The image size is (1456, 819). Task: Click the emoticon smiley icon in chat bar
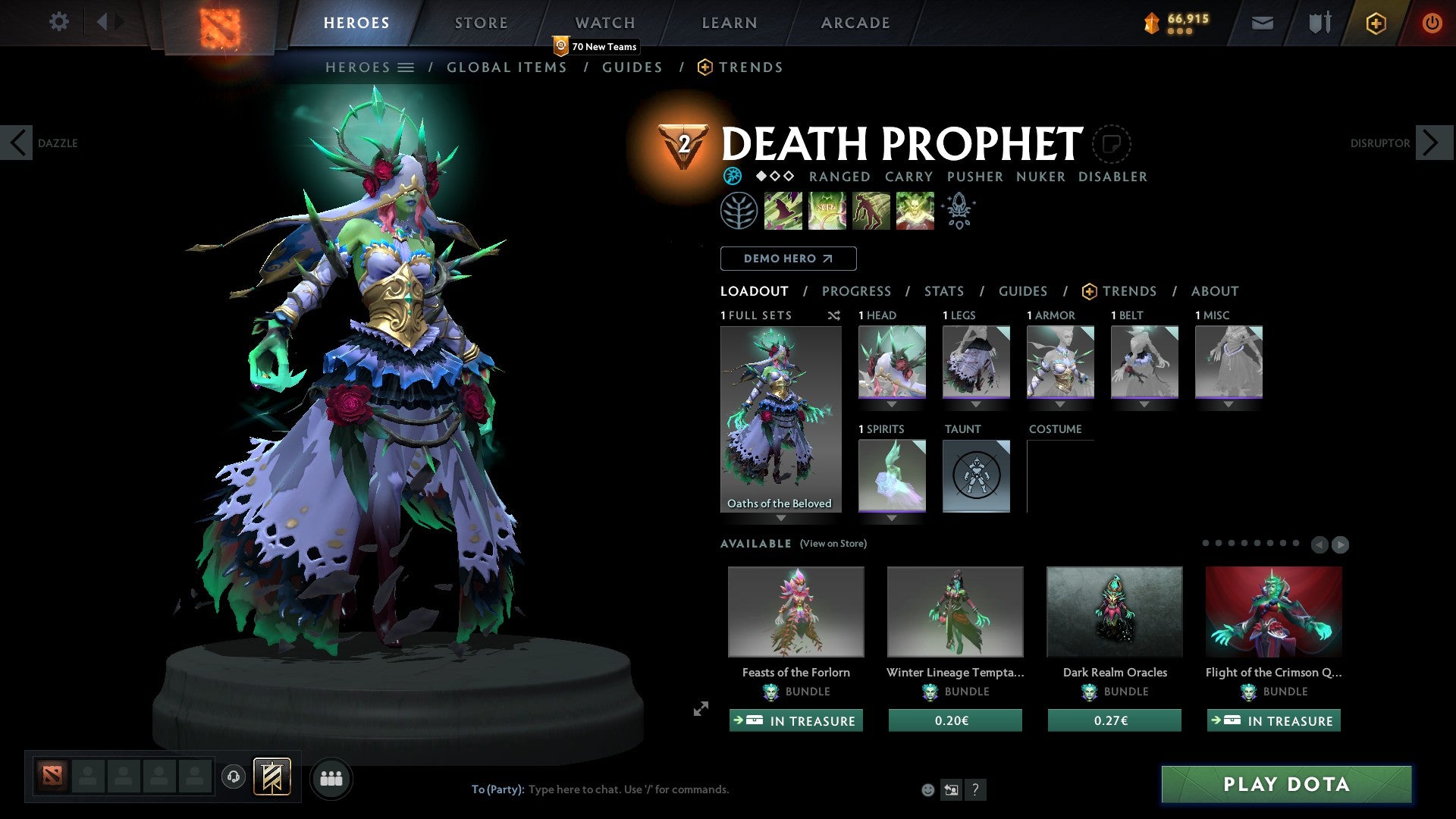tap(927, 789)
